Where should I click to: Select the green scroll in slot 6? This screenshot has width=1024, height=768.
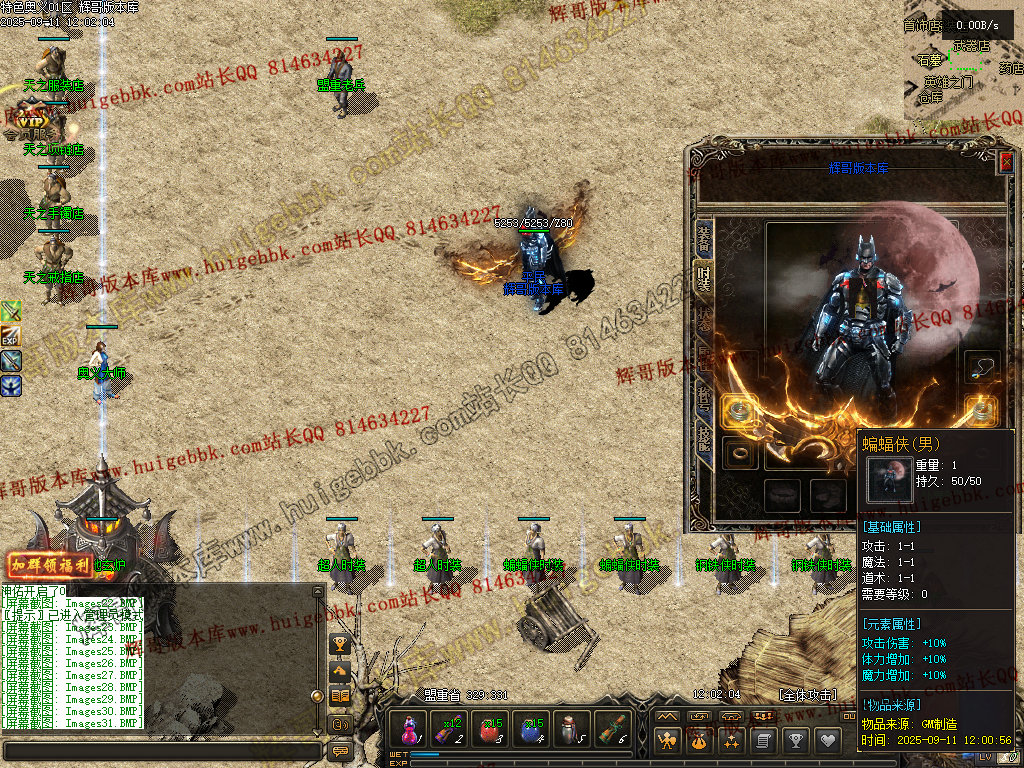[613, 728]
